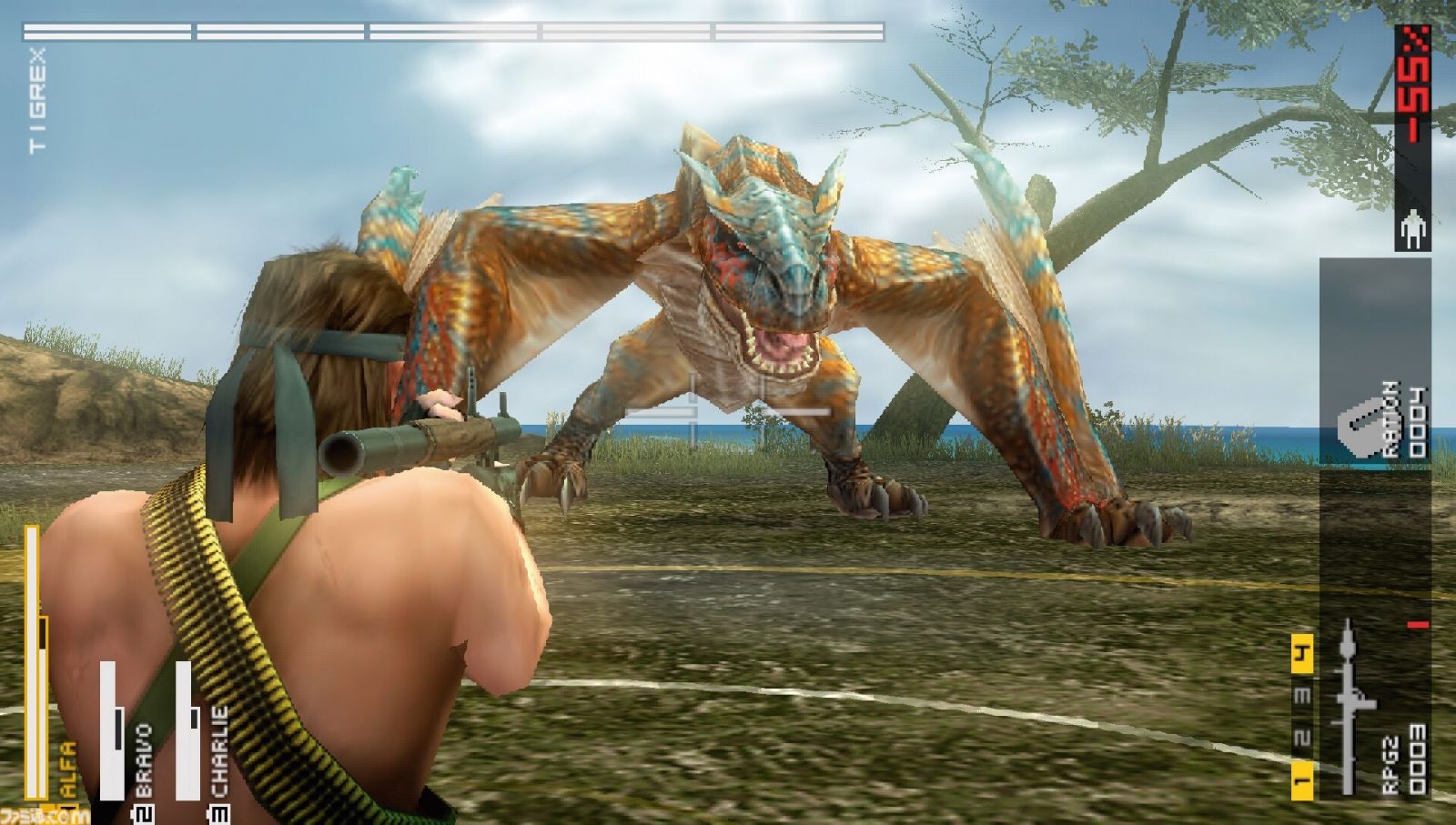Switch to weapon slot 1
This screenshot has width=1456, height=825.
click(x=1301, y=780)
